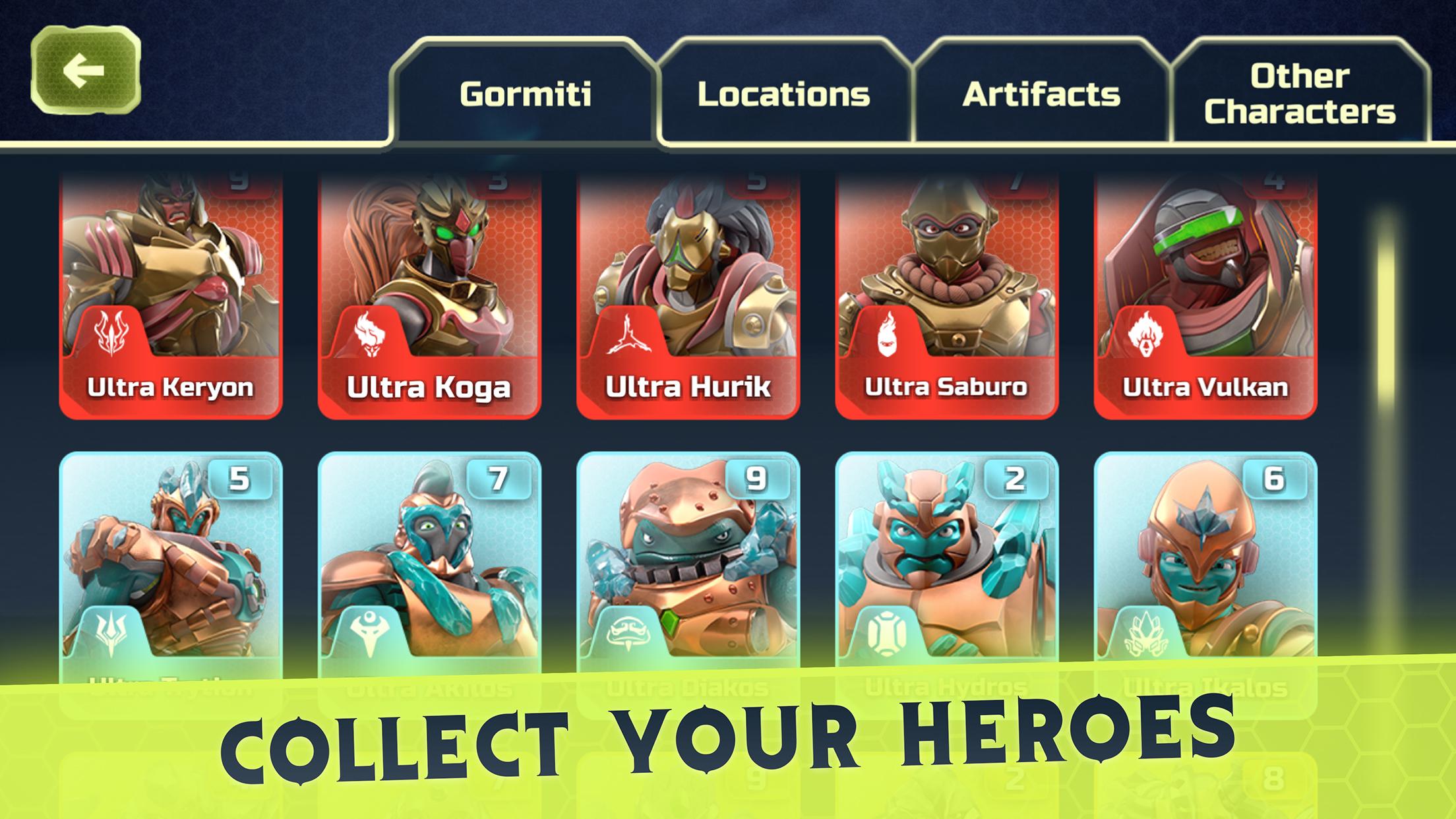This screenshot has height=819, width=1456.
Task: Switch to the Gormiti tab
Action: point(525,94)
